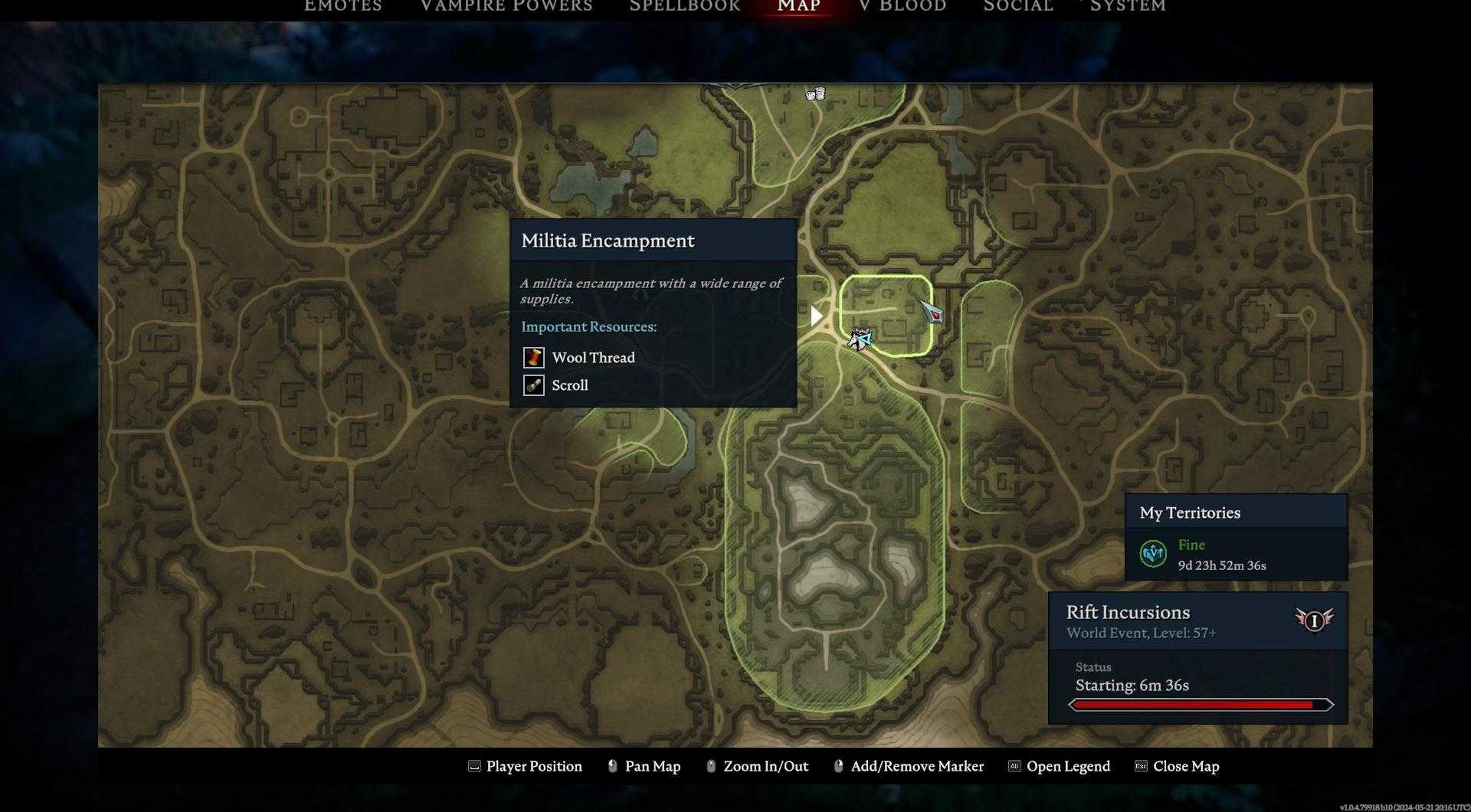Switch to the Emotes tab
Viewport: 1471px width, 812px height.
342,6
